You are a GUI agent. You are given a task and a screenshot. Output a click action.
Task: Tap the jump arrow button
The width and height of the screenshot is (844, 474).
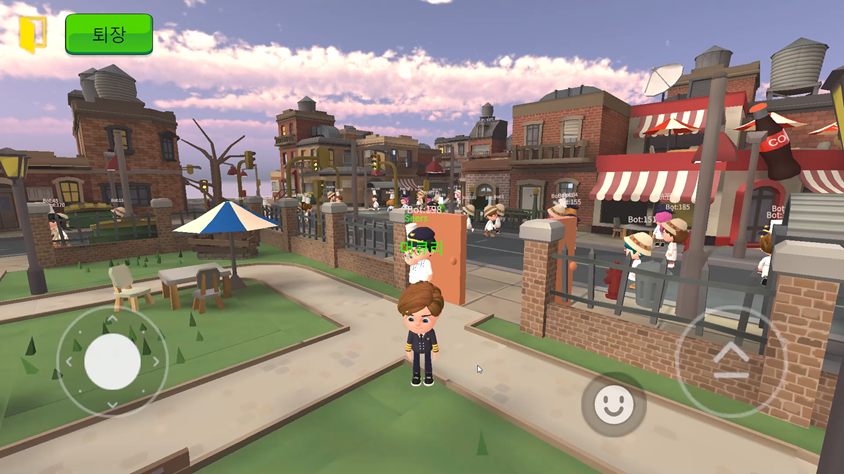pyautogui.click(x=730, y=361)
